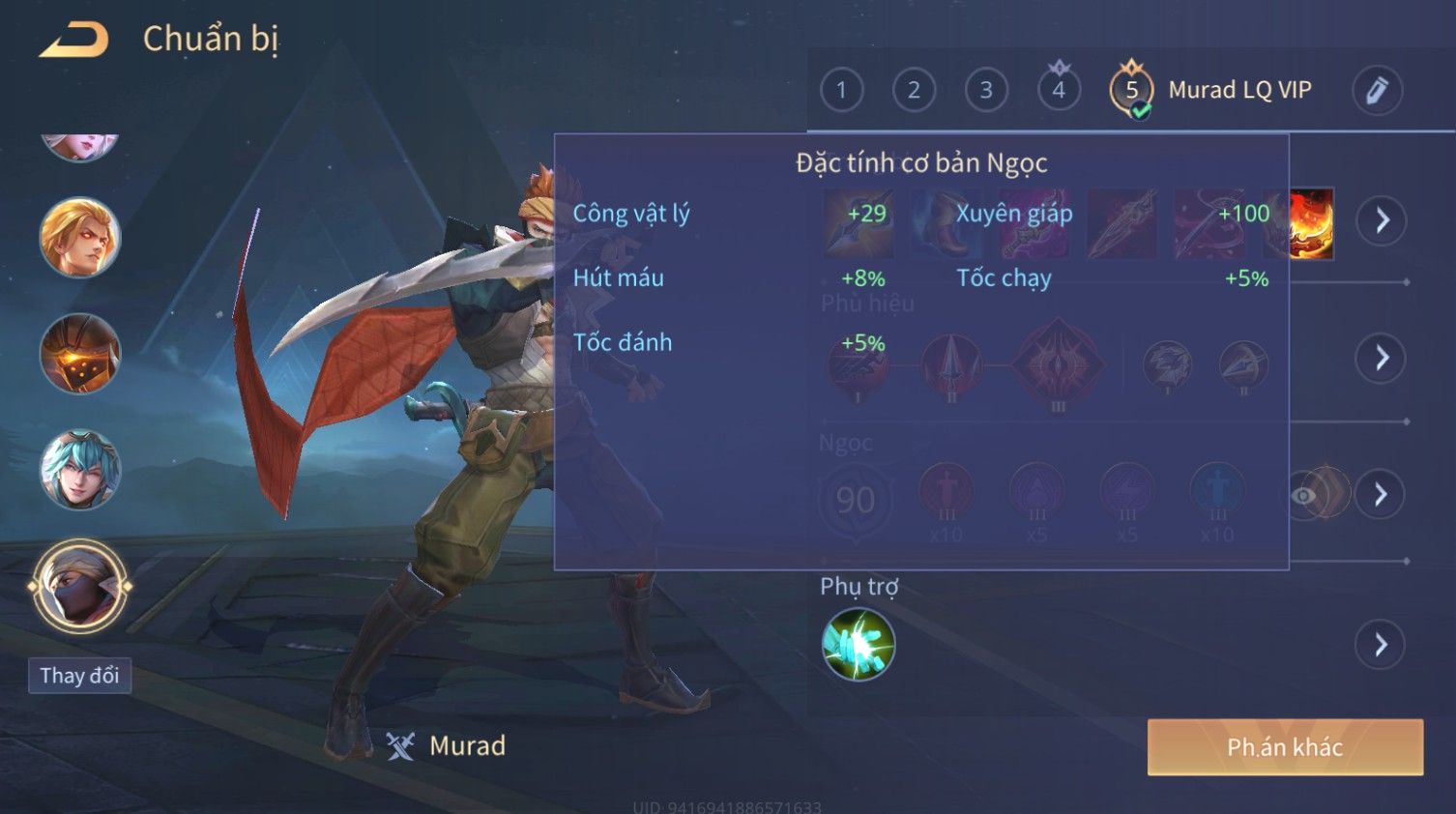This screenshot has height=814, width=1456.
Task: Edit the preset name with pencil icon
Action: (1377, 90)
